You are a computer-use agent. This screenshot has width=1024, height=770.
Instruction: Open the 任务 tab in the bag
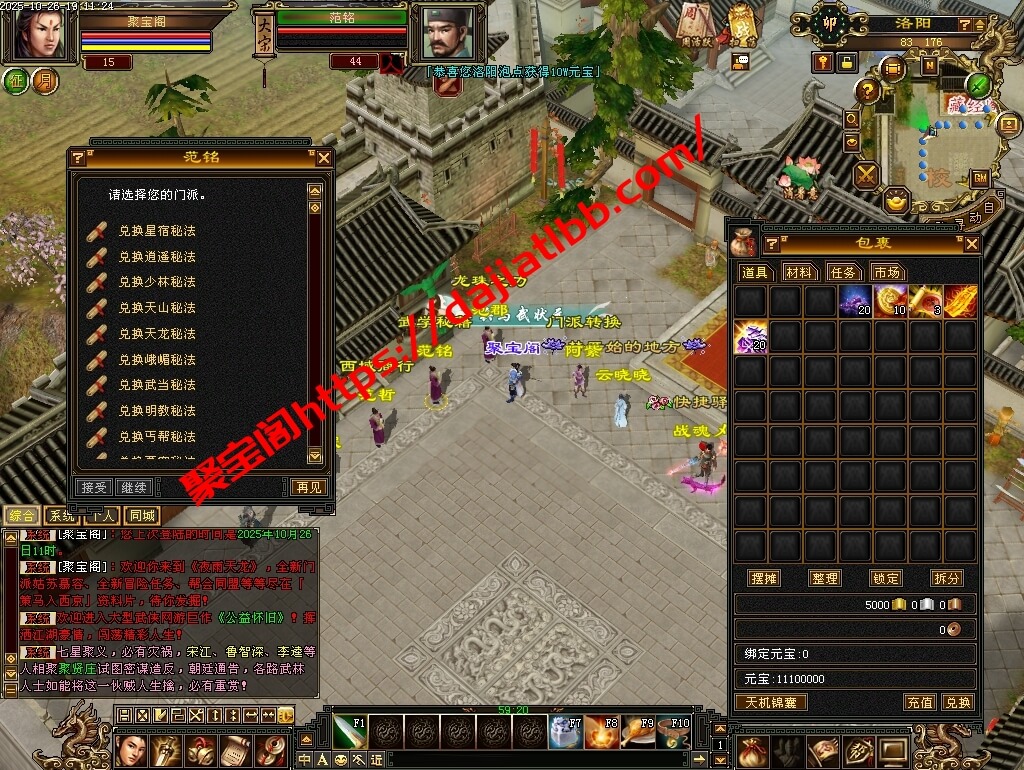pyautogui.click(x=843, y=272)
